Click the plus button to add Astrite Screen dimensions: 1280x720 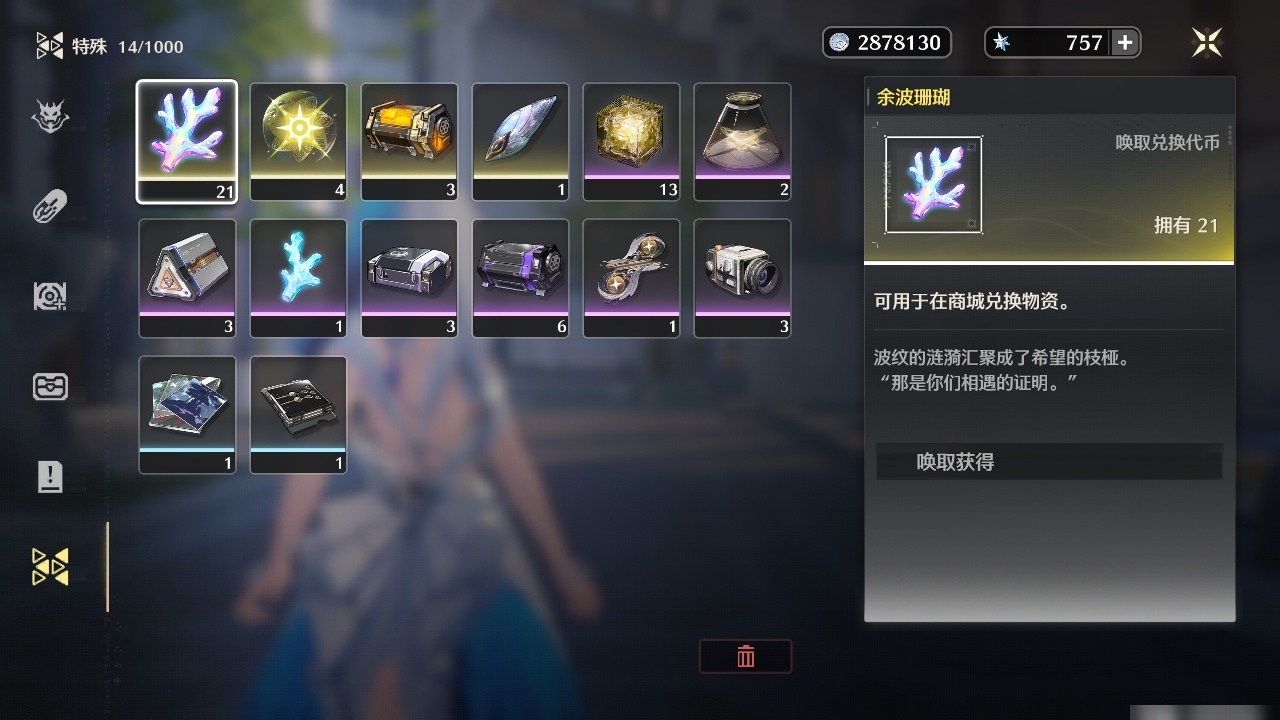(1126, 42)
